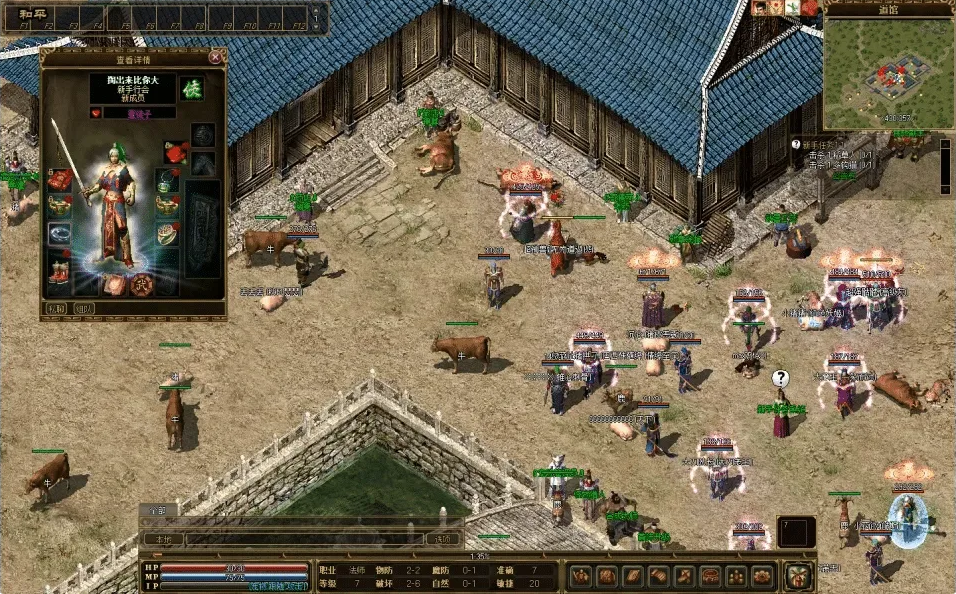Viewport: 956px width, 594px height.
Task: Click the 全部 chat channel tab
Action: coord(157,510)
